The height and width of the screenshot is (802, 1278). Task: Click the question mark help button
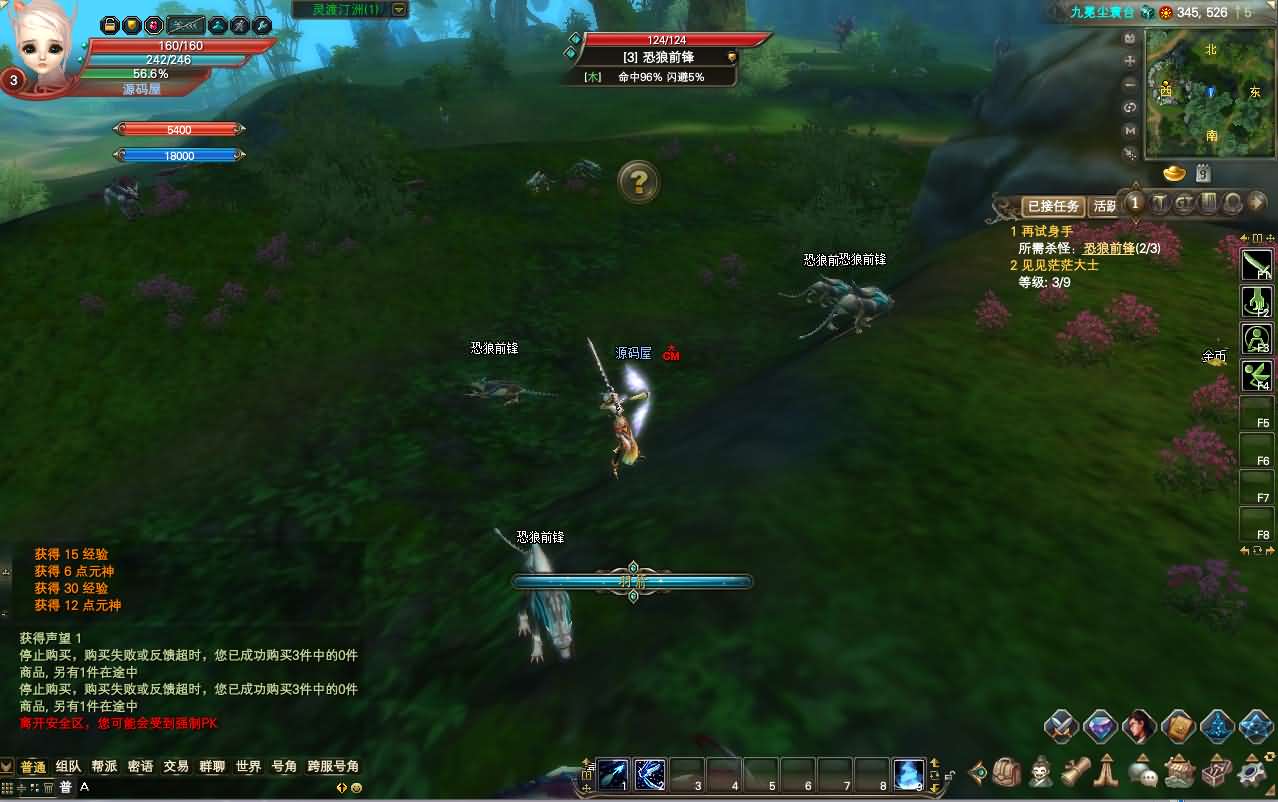tap(638, 182)
